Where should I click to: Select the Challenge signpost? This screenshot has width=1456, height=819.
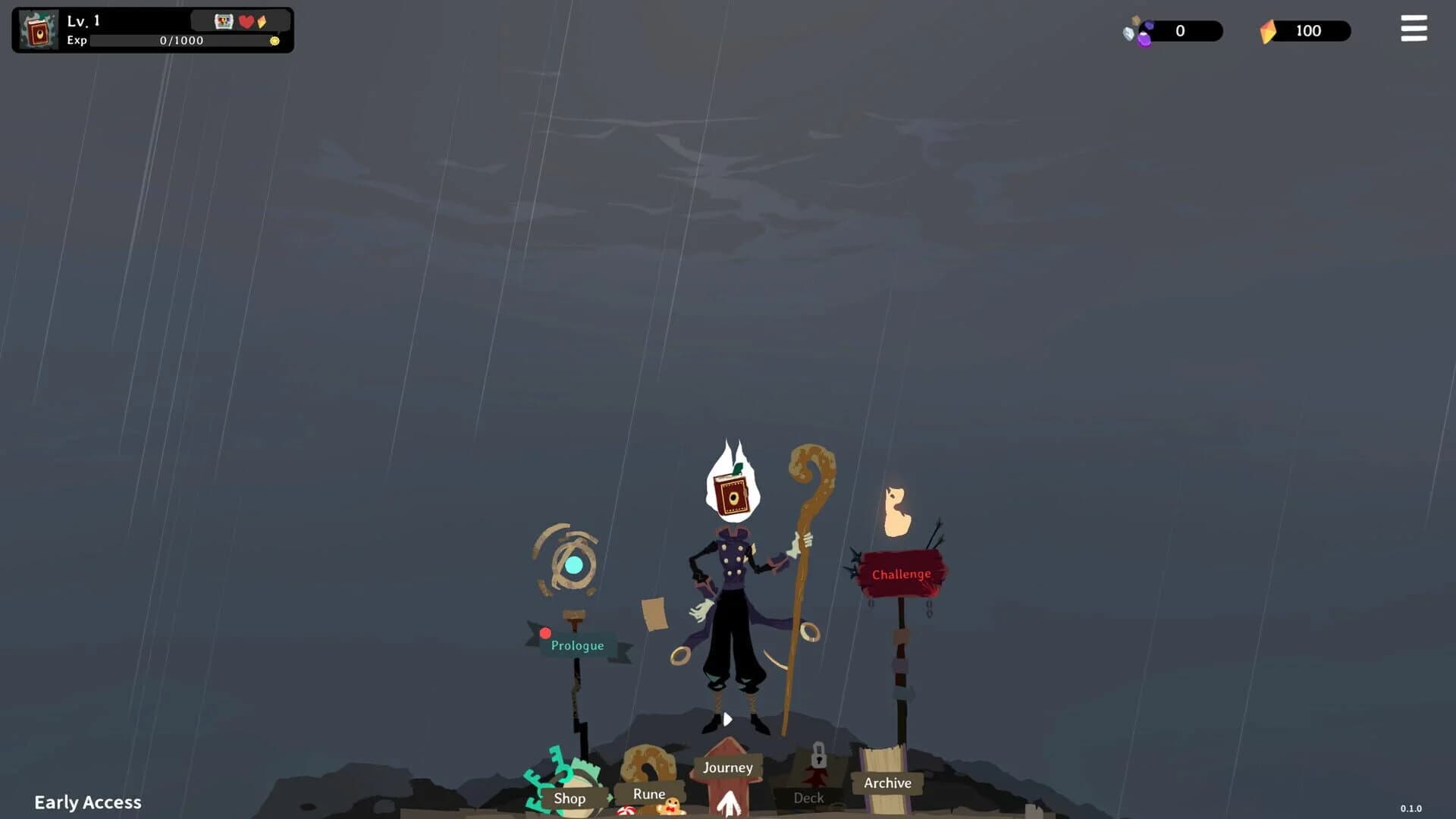(x=900, y=574)
